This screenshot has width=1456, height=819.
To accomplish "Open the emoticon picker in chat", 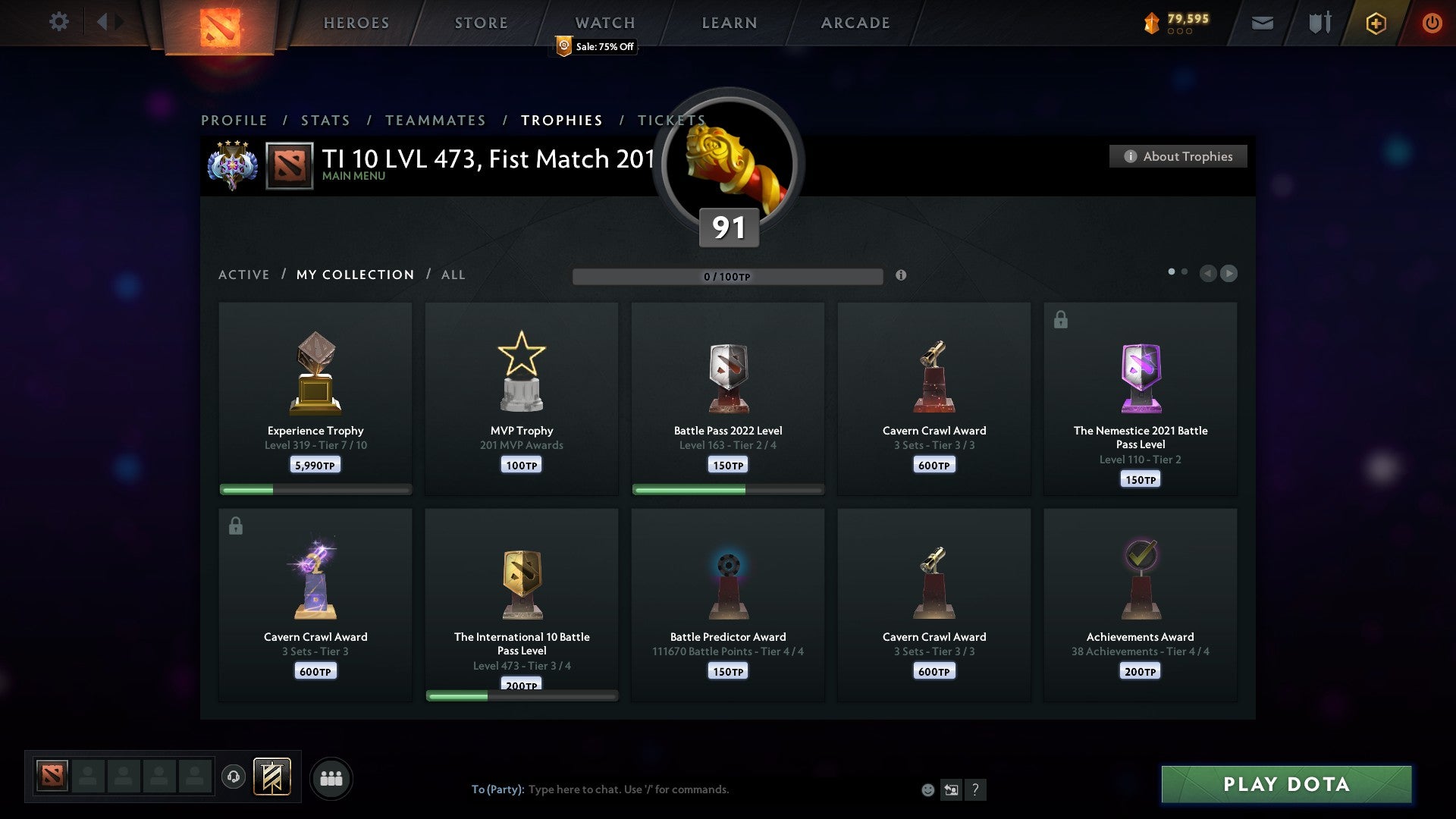I will click(x=928, y=789).
